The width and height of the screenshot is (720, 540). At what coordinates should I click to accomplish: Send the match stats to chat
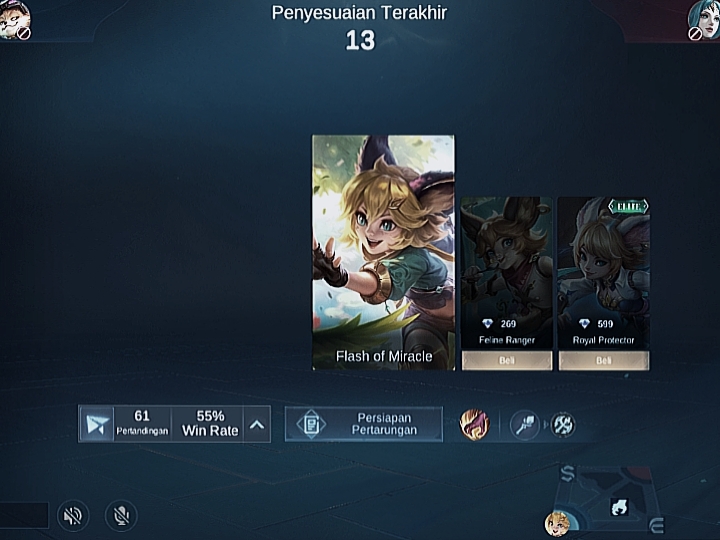point(97,424)
